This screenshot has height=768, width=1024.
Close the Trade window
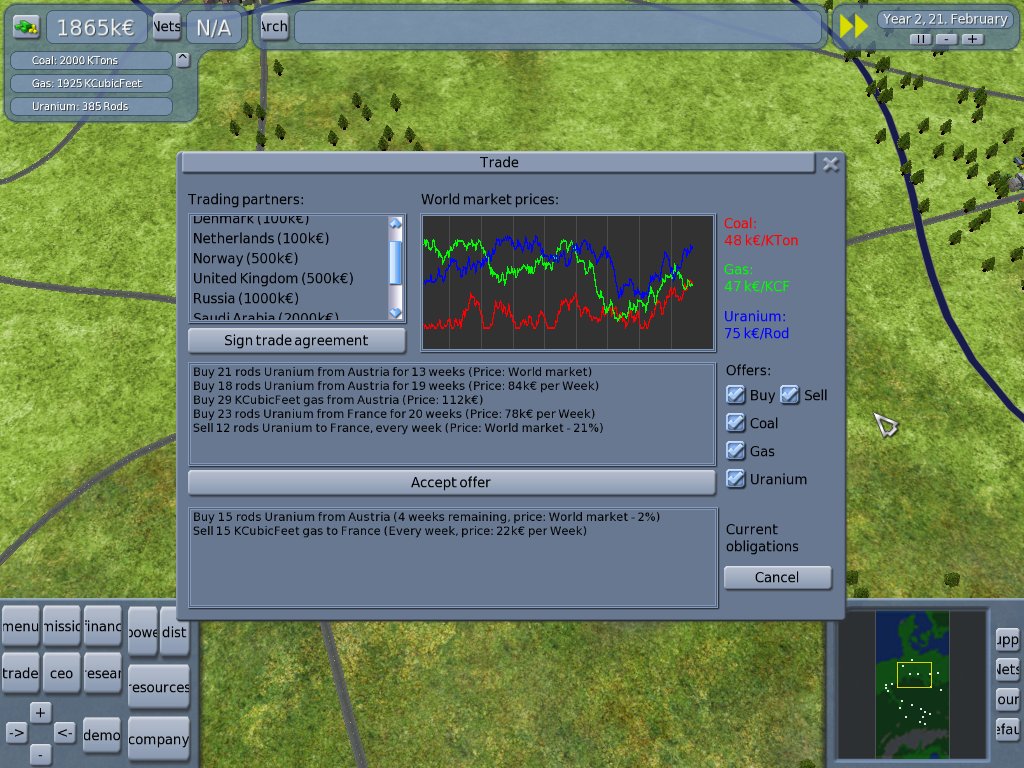coord(830,164)
